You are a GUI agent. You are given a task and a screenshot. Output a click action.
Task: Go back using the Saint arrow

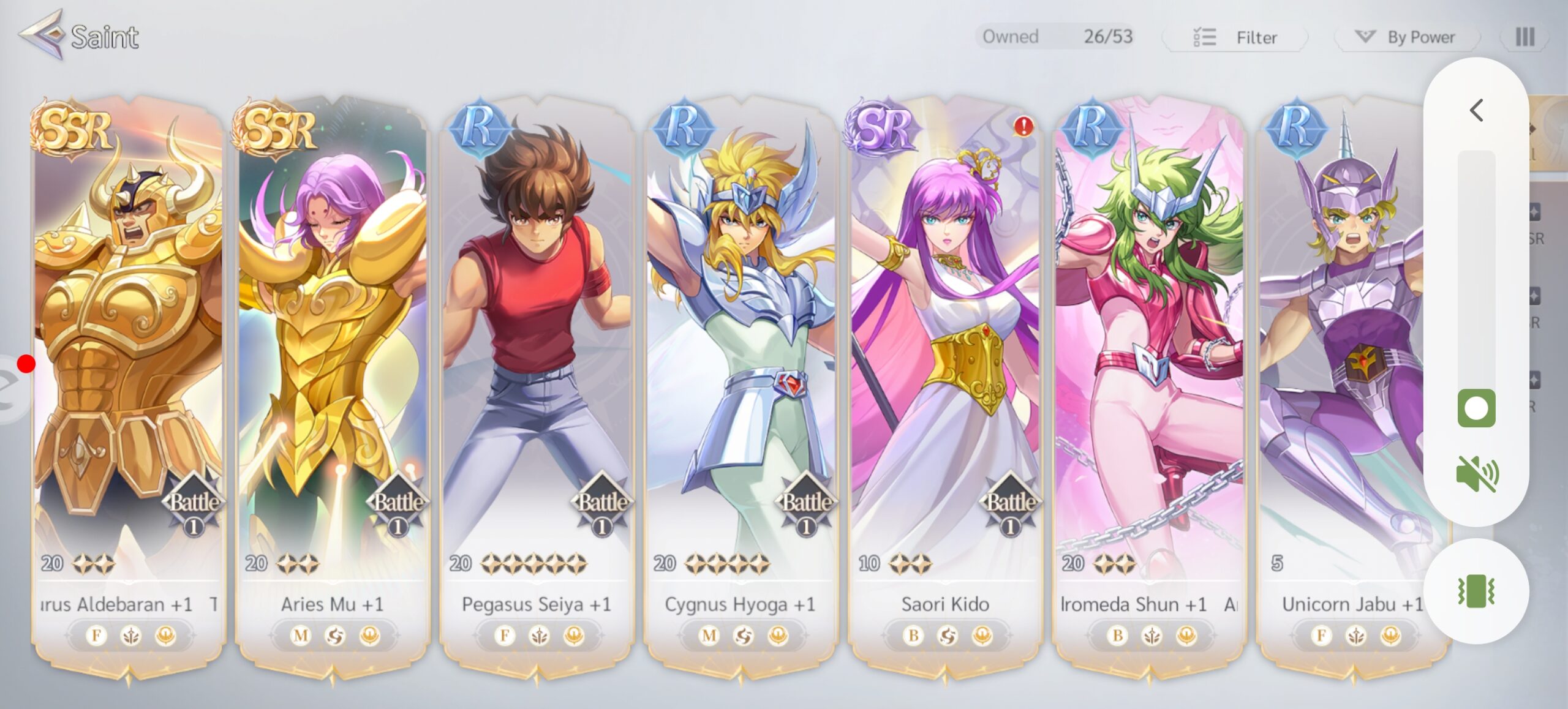(x=42, y=35)
